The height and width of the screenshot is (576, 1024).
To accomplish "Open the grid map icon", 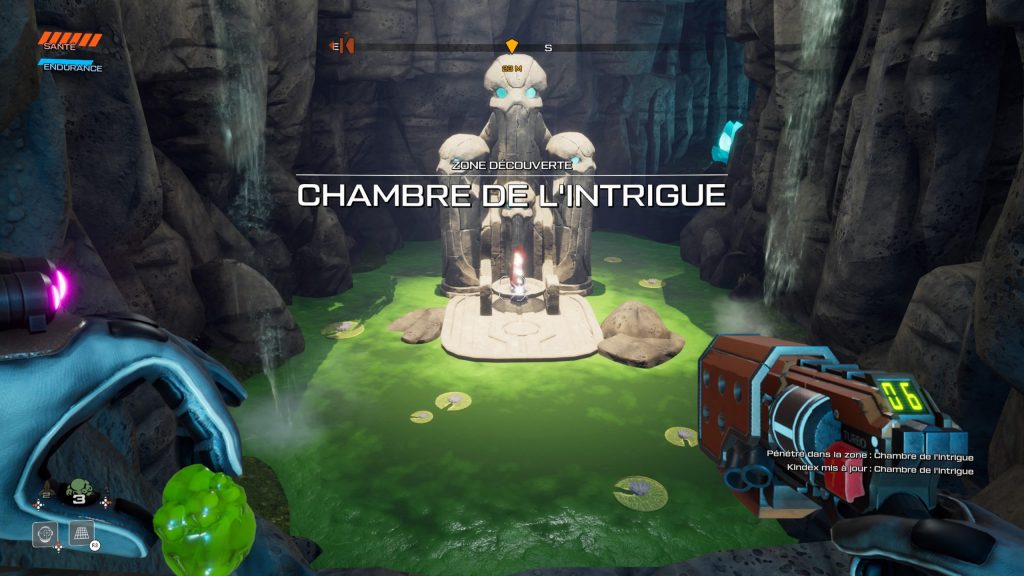I will pos(82,533).
